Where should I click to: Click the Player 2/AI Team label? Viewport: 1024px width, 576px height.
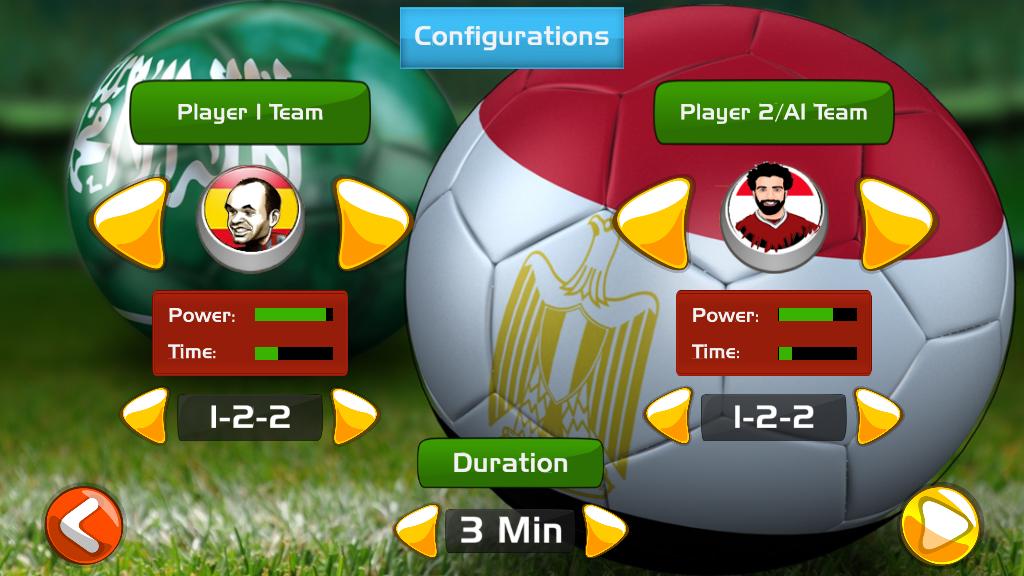[x=773, y=112]
